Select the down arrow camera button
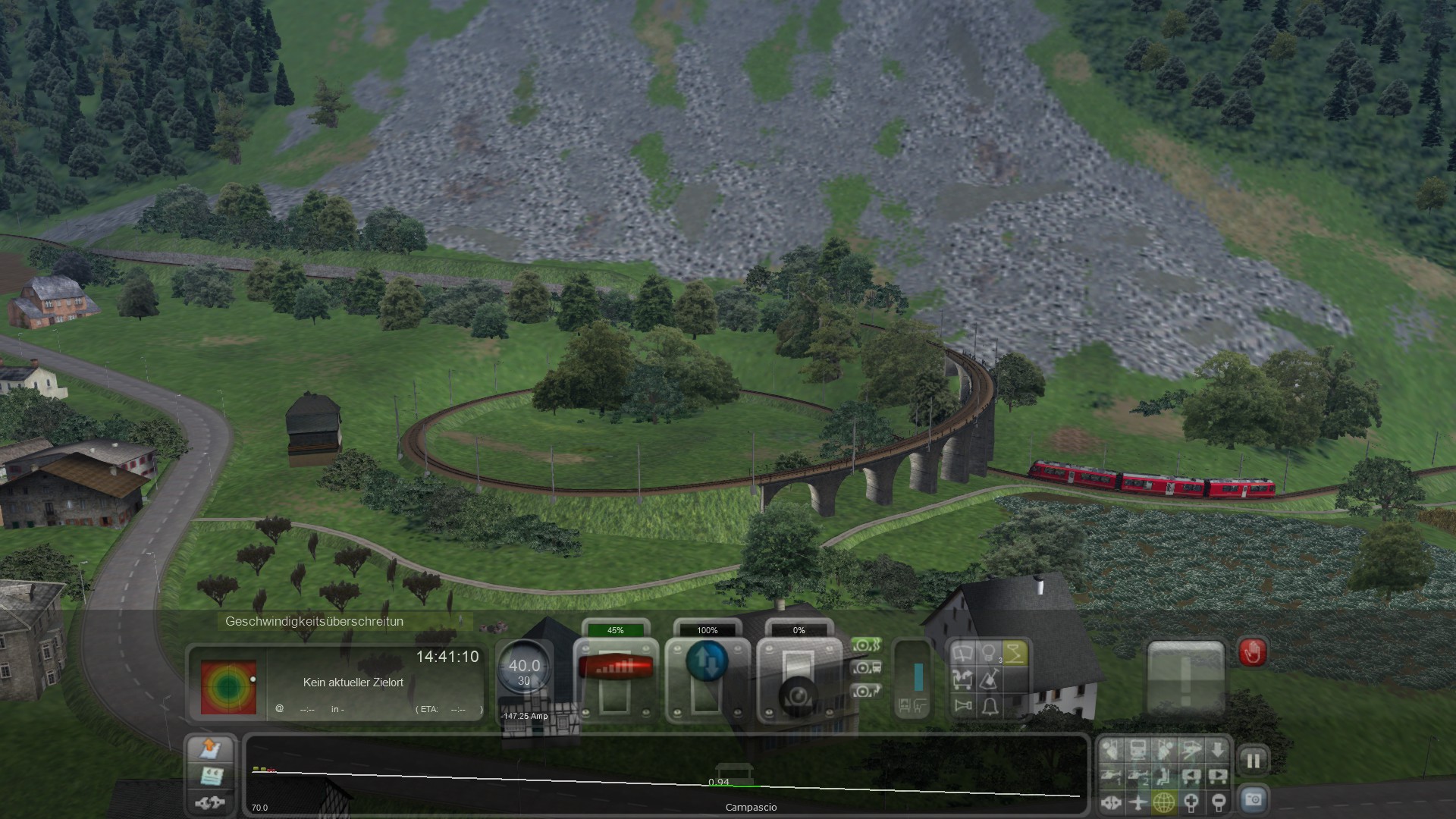The height and width of the screenshot is (819, 1456). click(x=1217, y=751)
